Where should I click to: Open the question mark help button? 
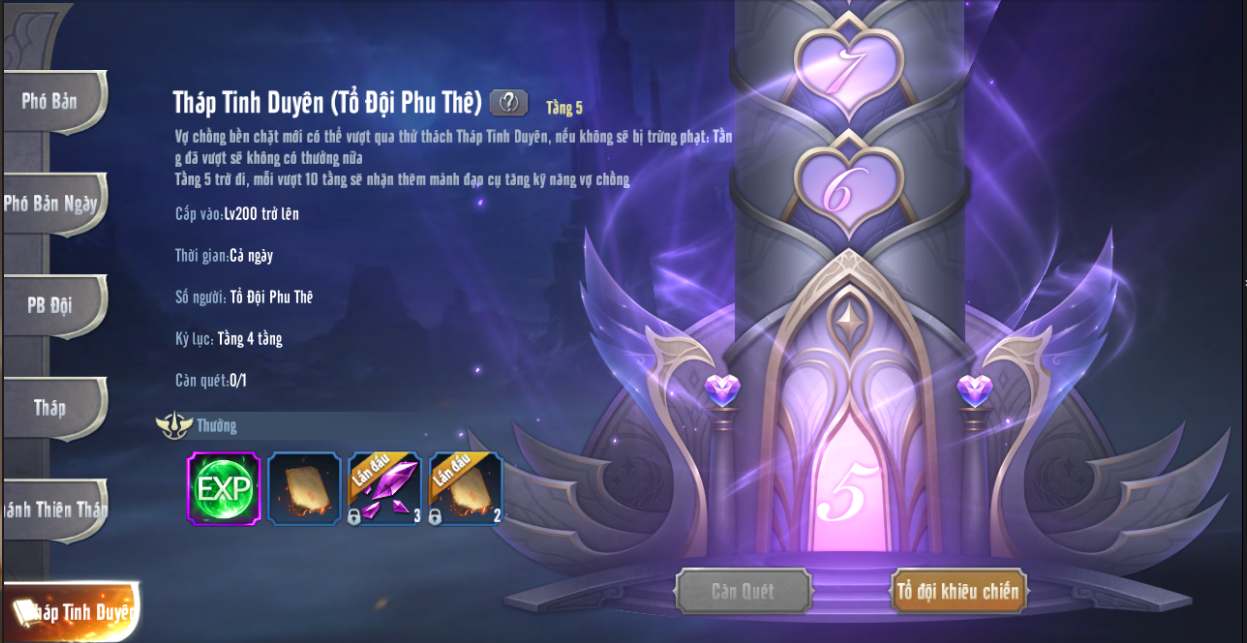click(x=509, y=102)
